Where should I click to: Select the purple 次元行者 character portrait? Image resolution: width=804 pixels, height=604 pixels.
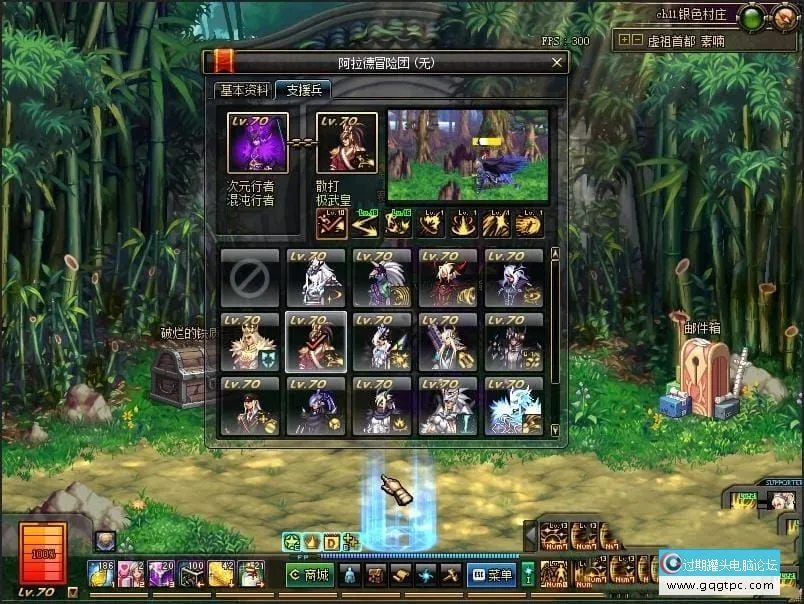coord(258,144)
